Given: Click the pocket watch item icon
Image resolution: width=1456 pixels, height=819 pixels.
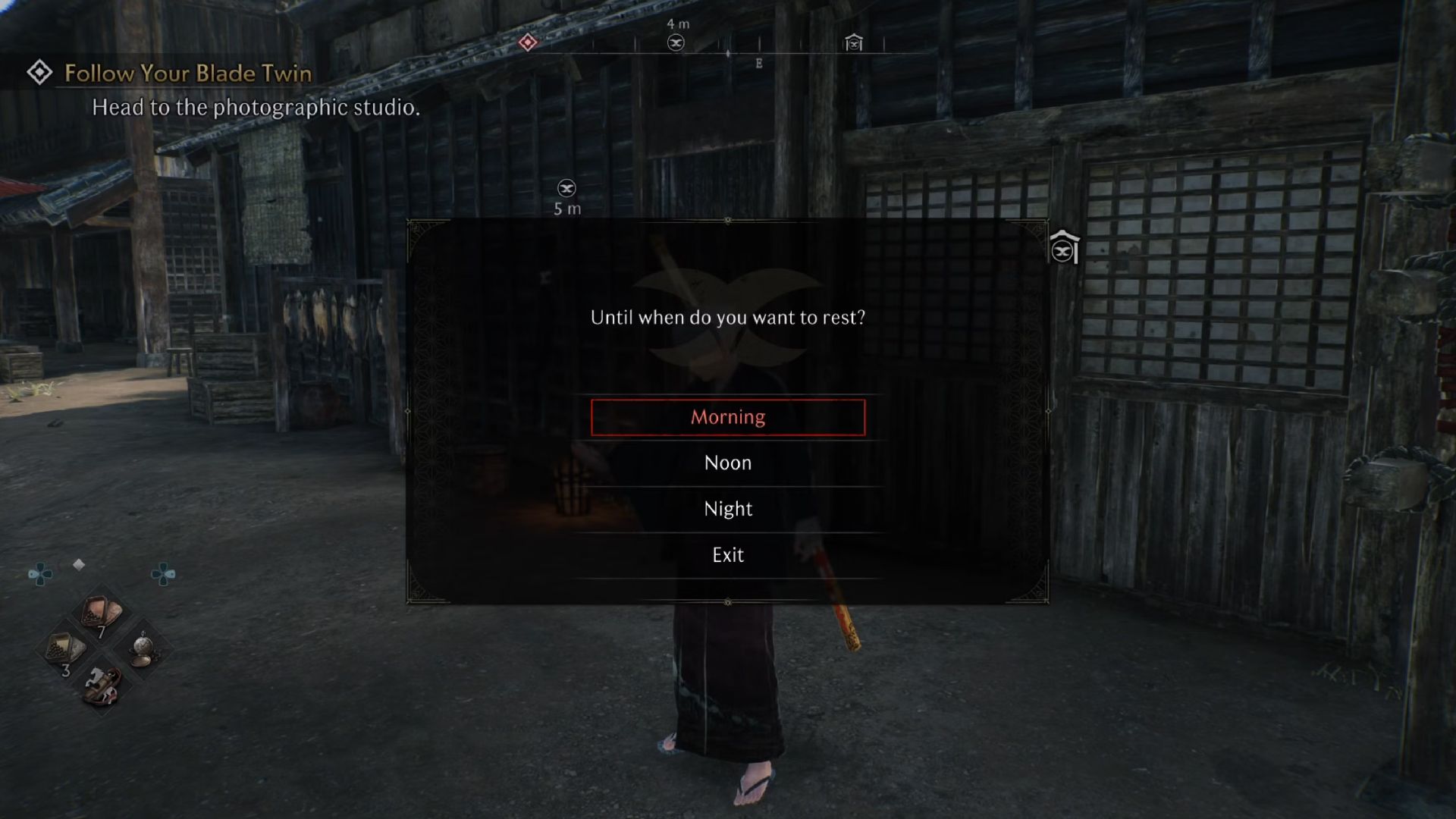Looking at the screenshot, I should tap(143, 647).
